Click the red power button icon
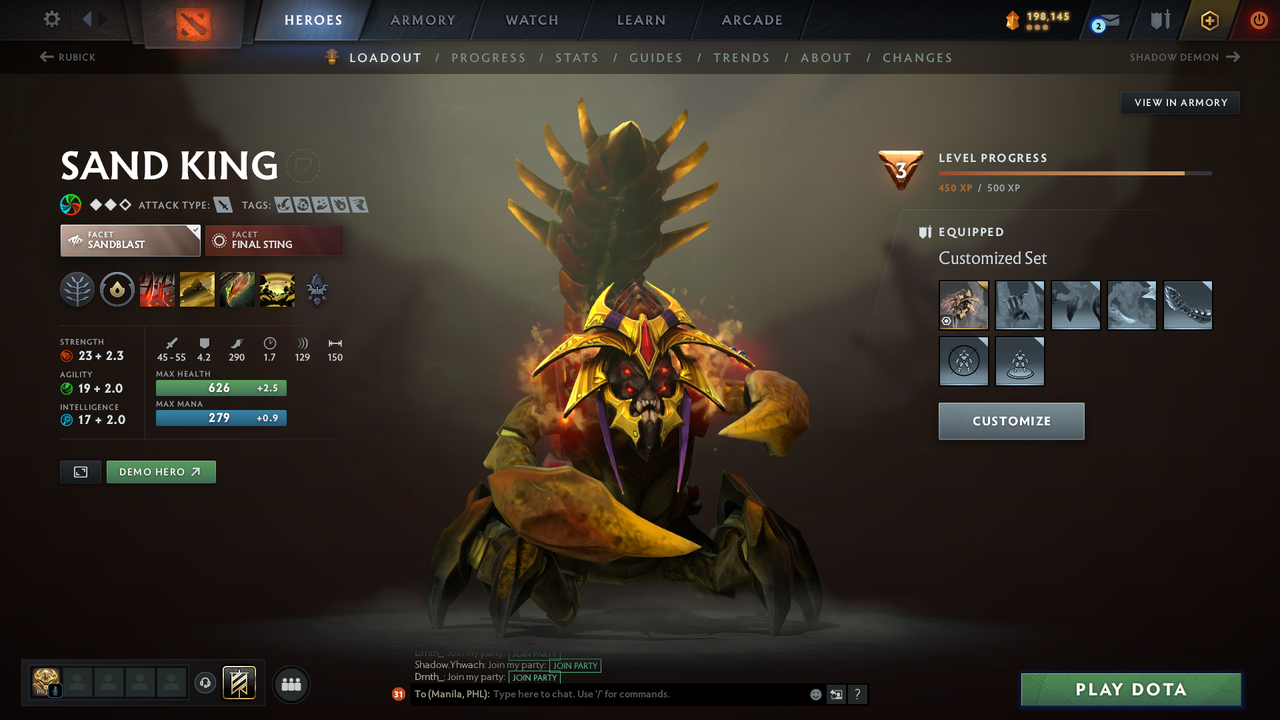This screenshot has width=1280, height=720. coord(1258,19)
